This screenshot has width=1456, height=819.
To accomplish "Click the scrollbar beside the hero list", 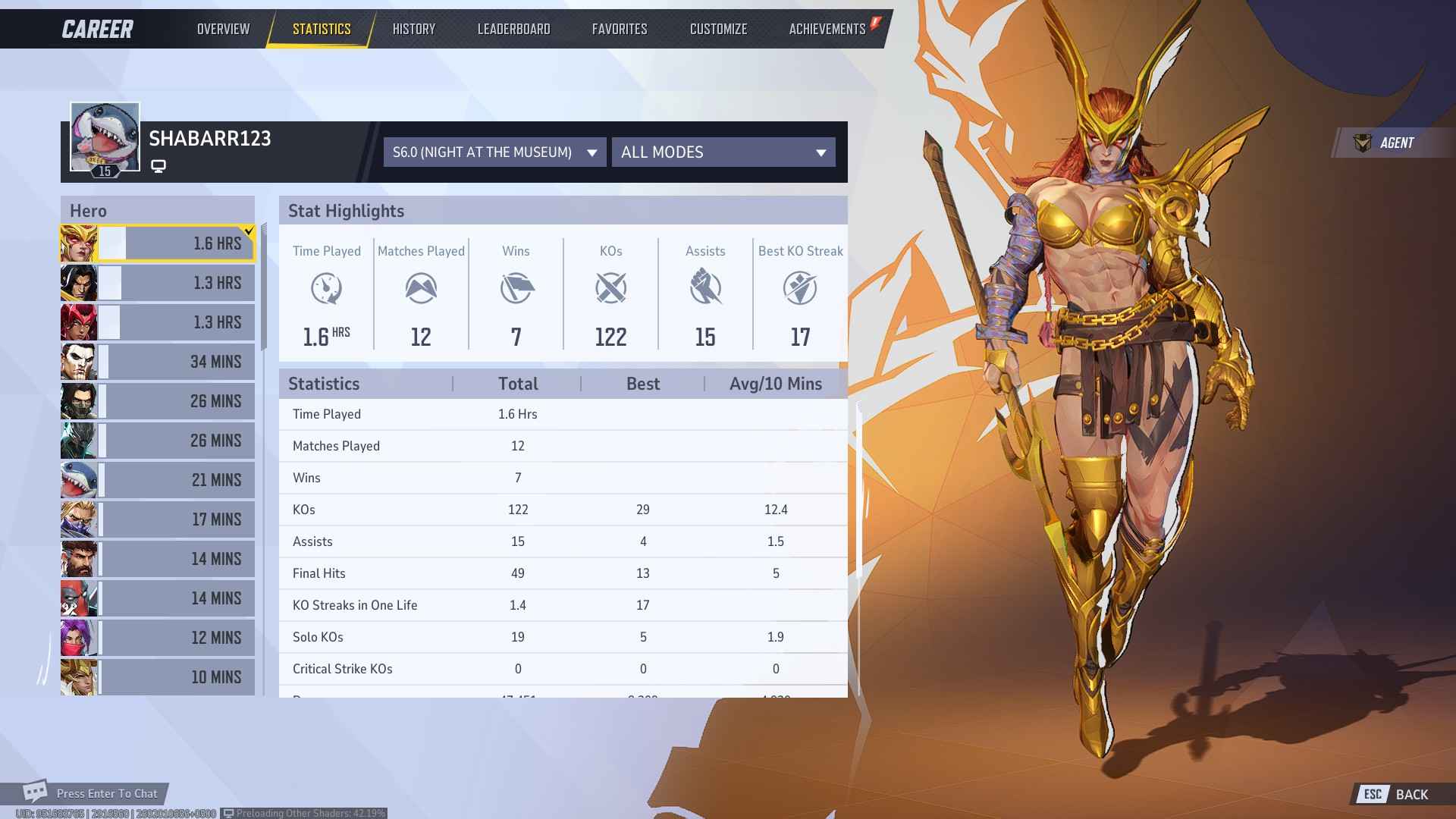I will [x=264, y=250].
